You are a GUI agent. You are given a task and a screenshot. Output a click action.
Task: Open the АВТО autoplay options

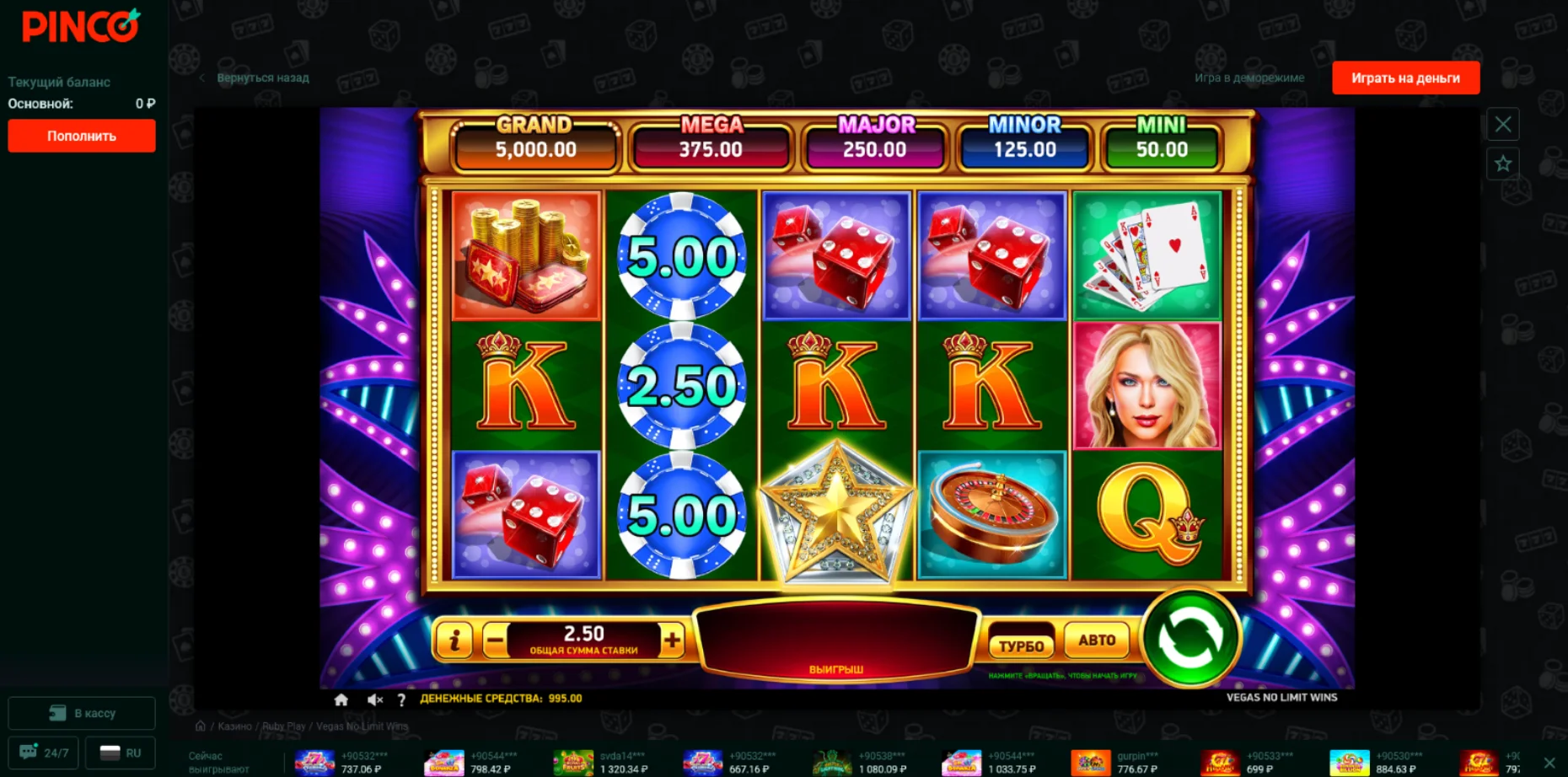pyautogui.click(x=1097, y=640)
